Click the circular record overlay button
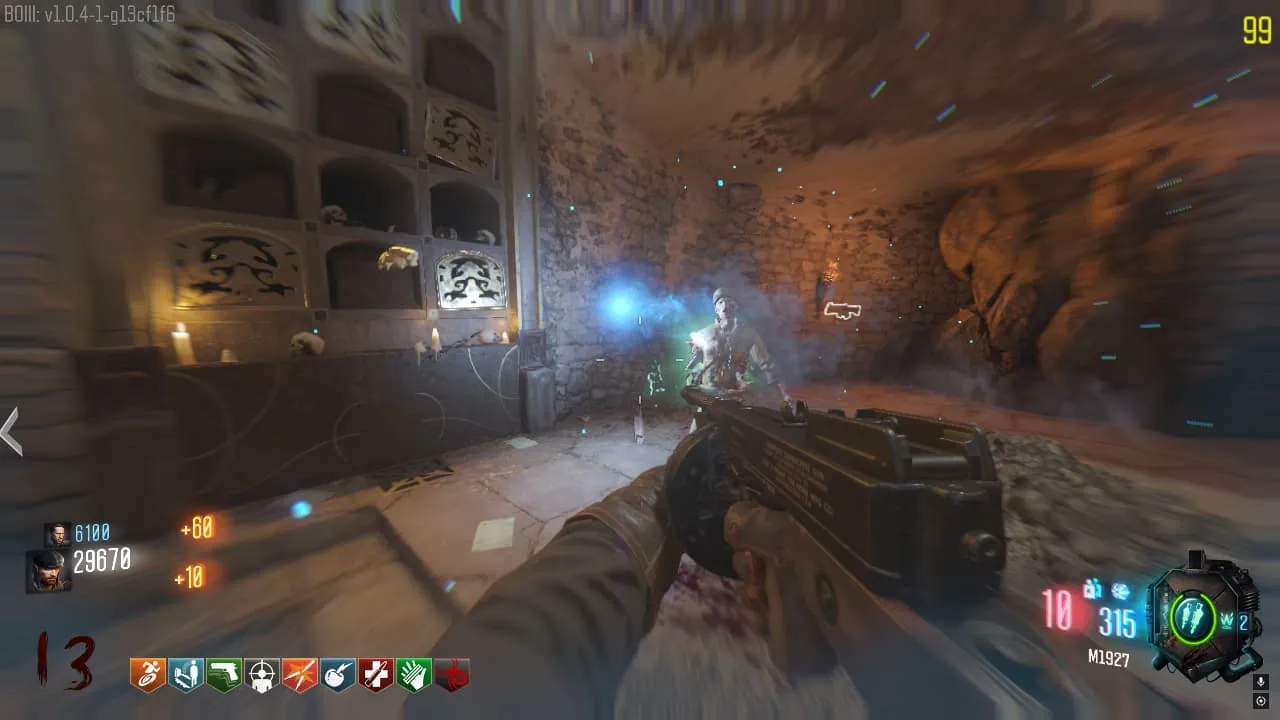The image size is (1280, 720). [x=1262, y=700]
